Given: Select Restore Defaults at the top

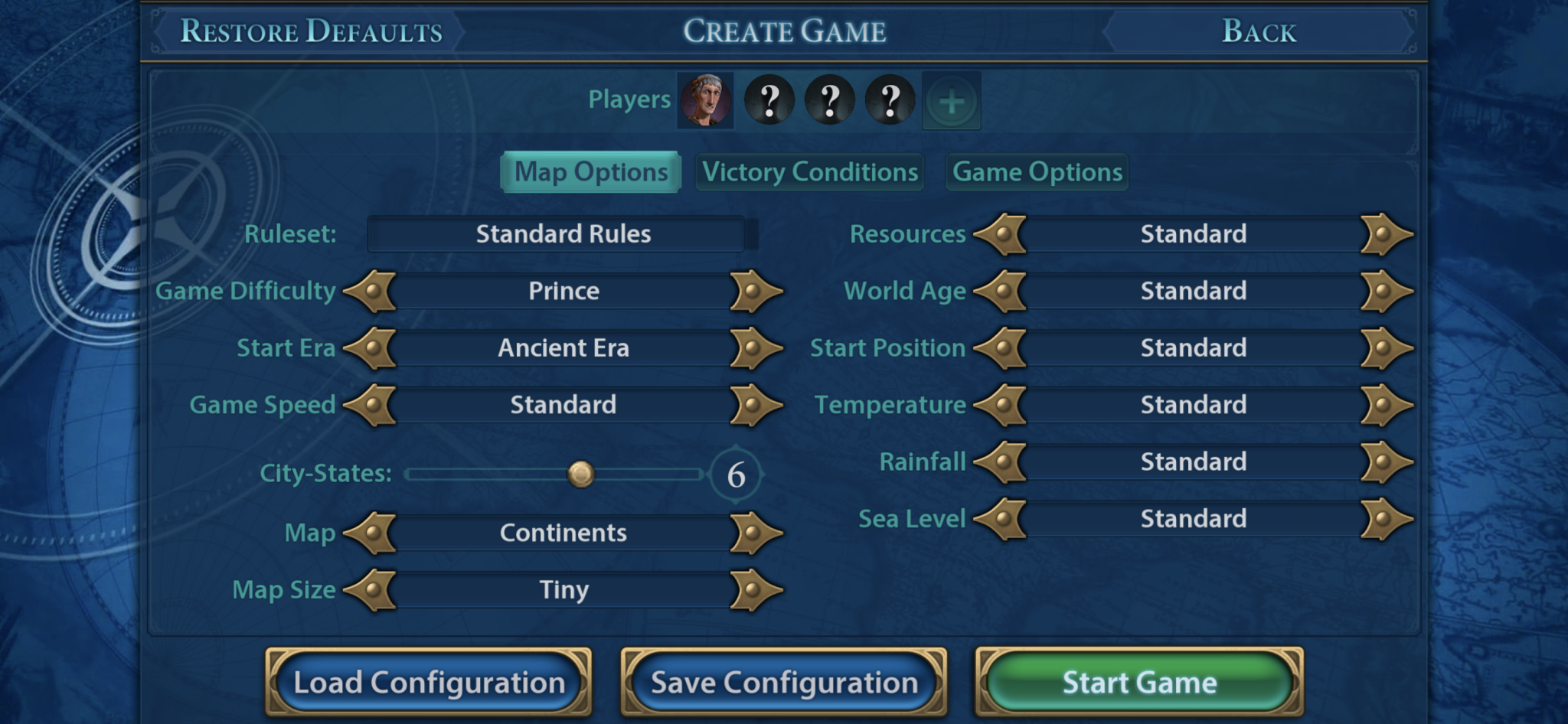Looking at the screenshot, I should pos(310,31).
